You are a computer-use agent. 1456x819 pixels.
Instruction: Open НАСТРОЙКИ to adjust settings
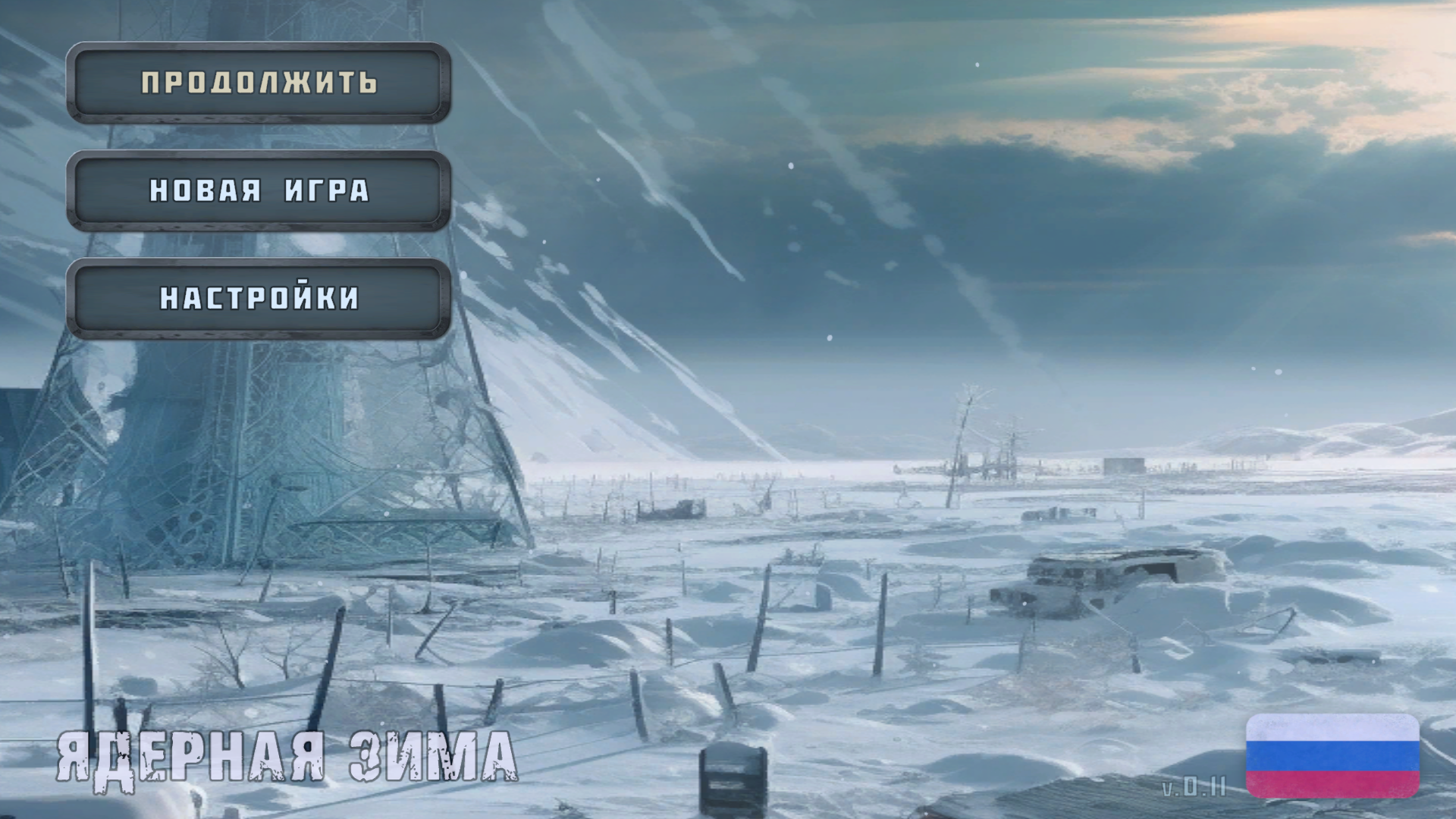pos(259,299)
